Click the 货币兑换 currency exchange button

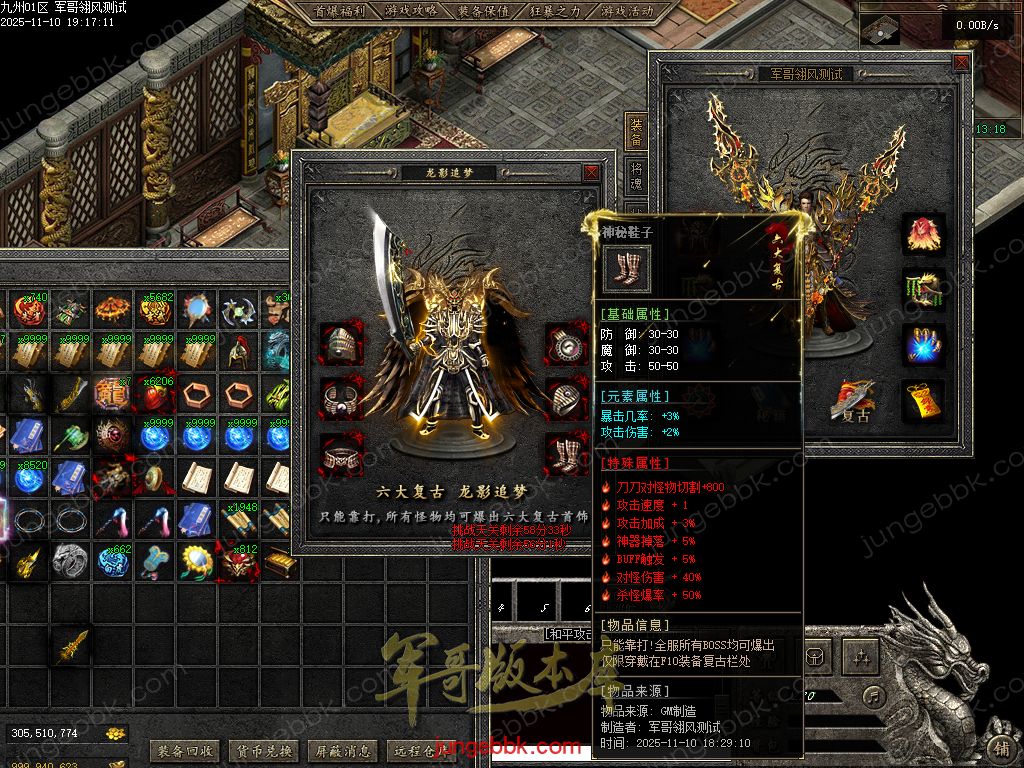point(263,750)
